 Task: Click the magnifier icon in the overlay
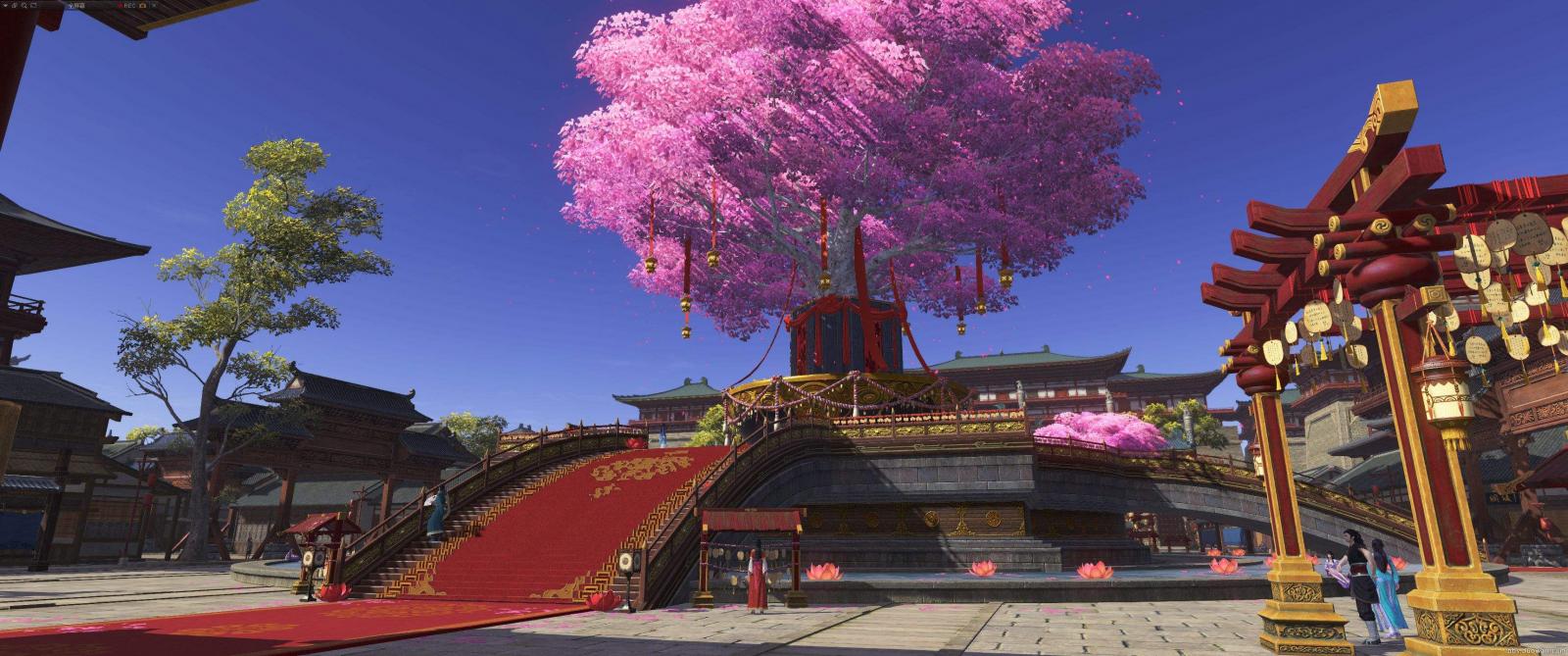point(24,5)
